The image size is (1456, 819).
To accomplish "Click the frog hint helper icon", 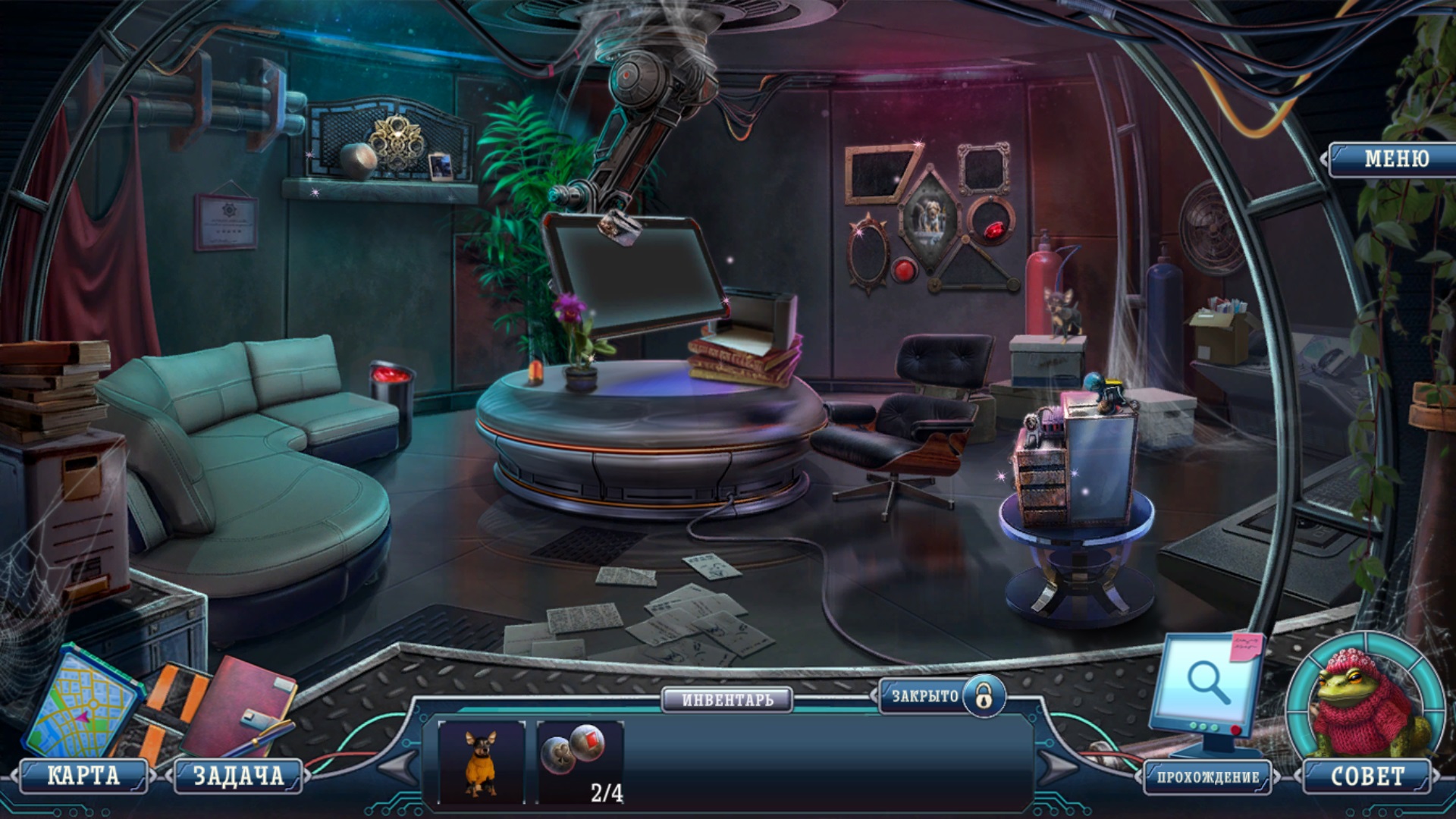I will click(1365, 701).
